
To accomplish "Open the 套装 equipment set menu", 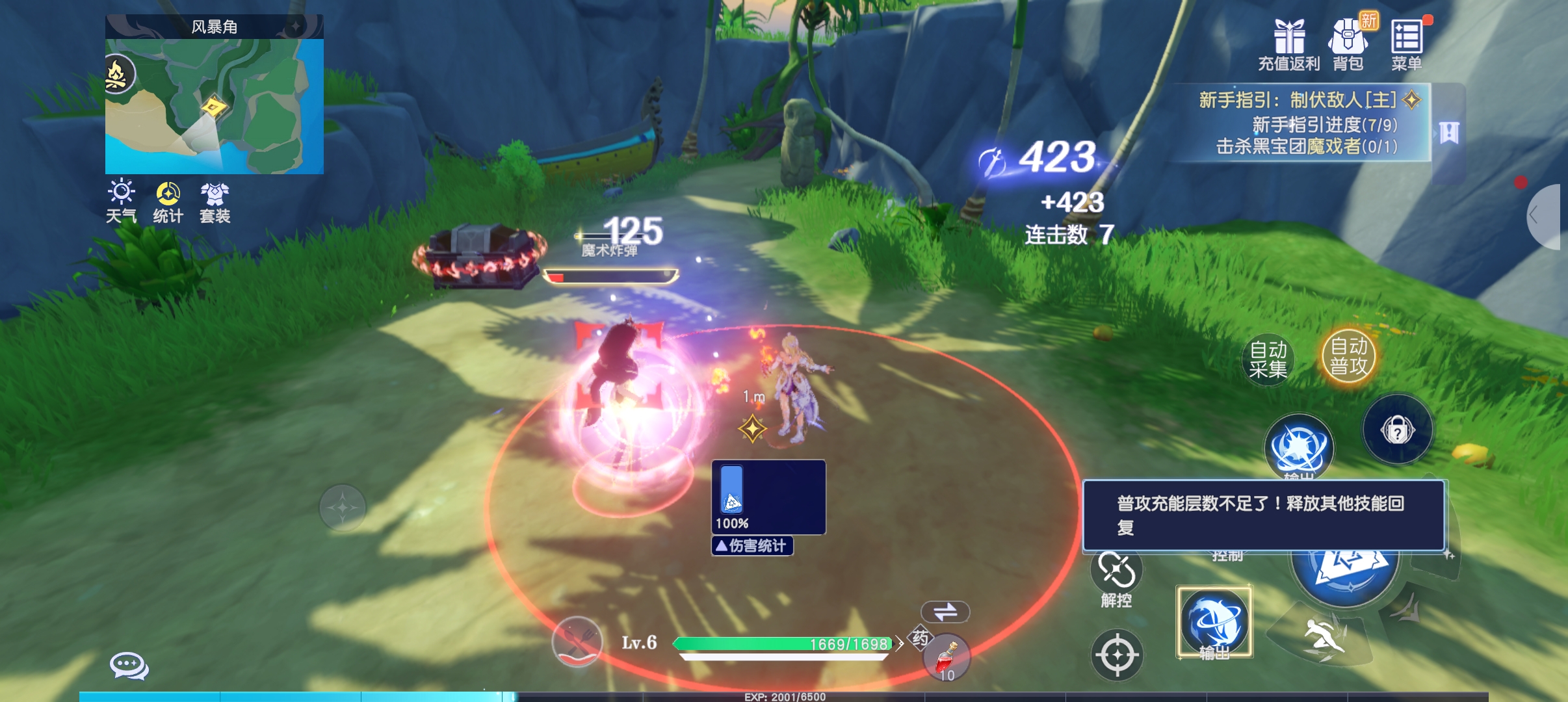I will tap(215, 201).
